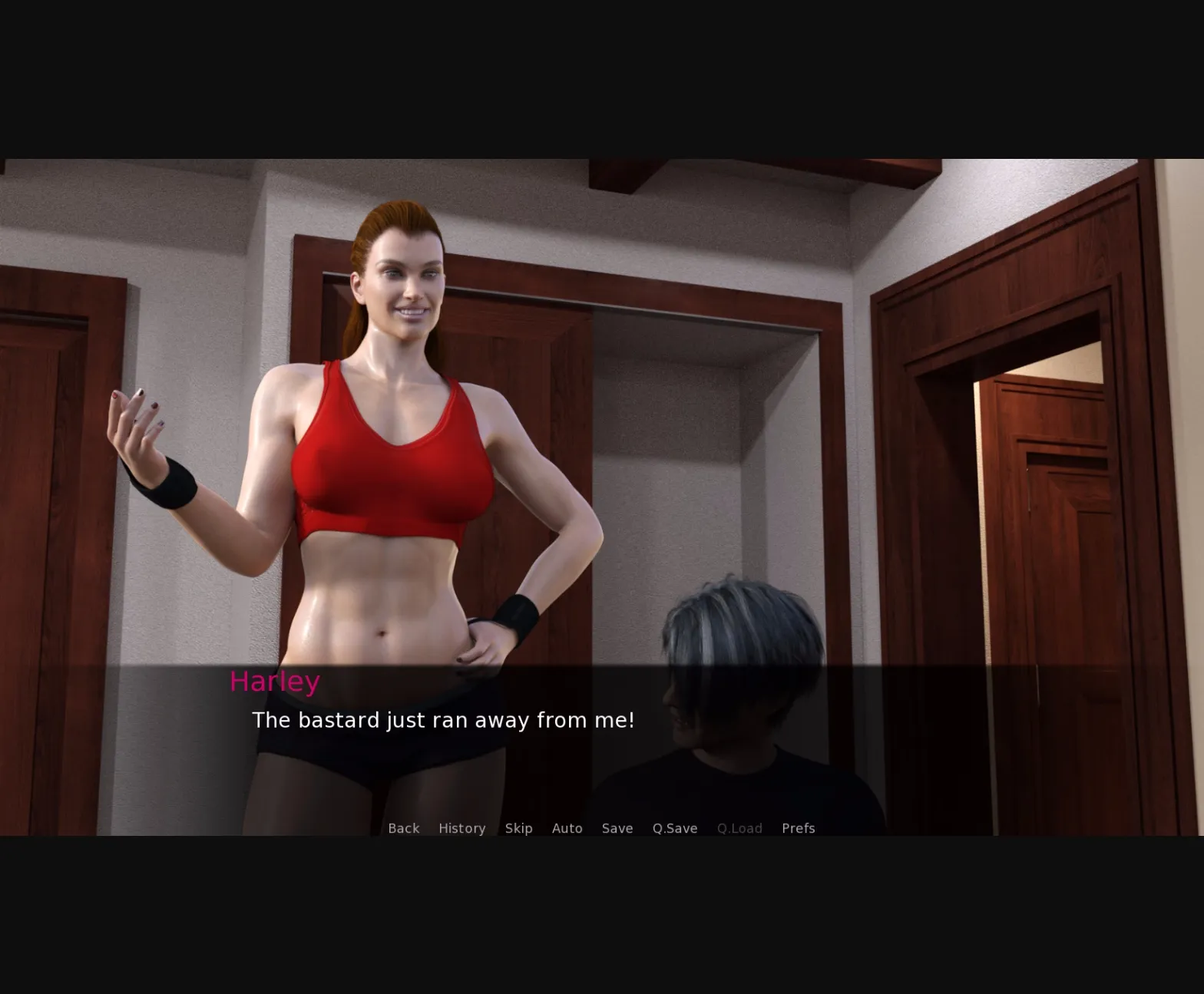Enable Skip mode to fast-forward dialogue
Viewport: 1204px width, 994px height.
point(519,828)
